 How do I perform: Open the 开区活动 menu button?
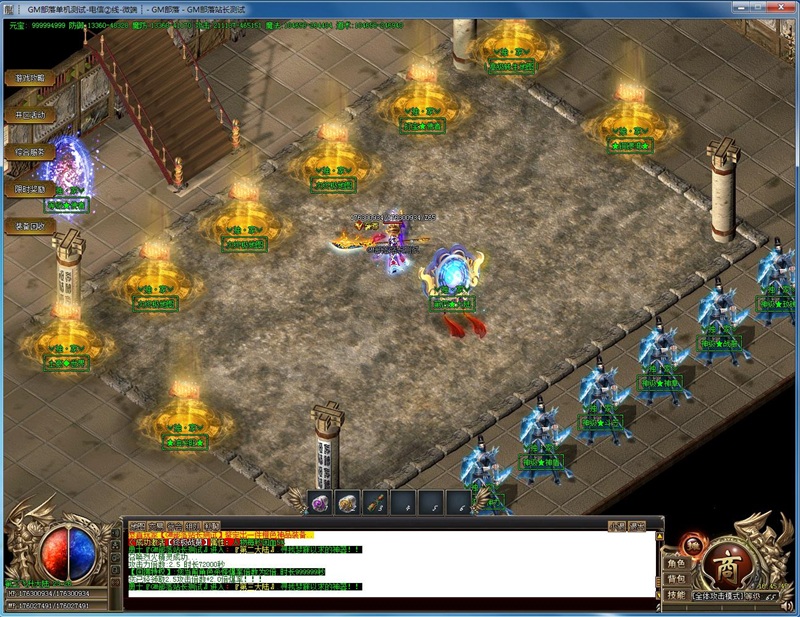coord(29,115)
